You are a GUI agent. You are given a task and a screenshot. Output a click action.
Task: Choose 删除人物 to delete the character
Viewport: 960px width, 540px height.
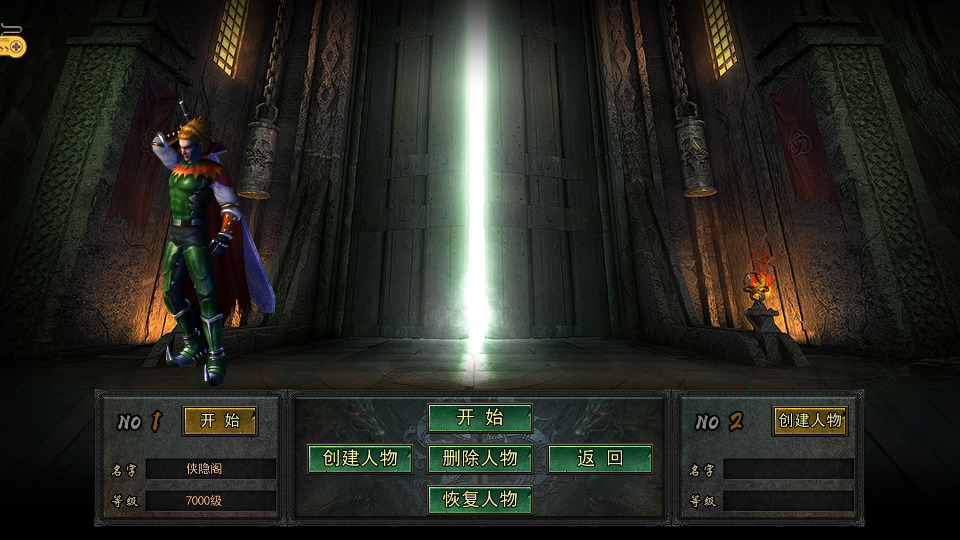coord(480,459)
